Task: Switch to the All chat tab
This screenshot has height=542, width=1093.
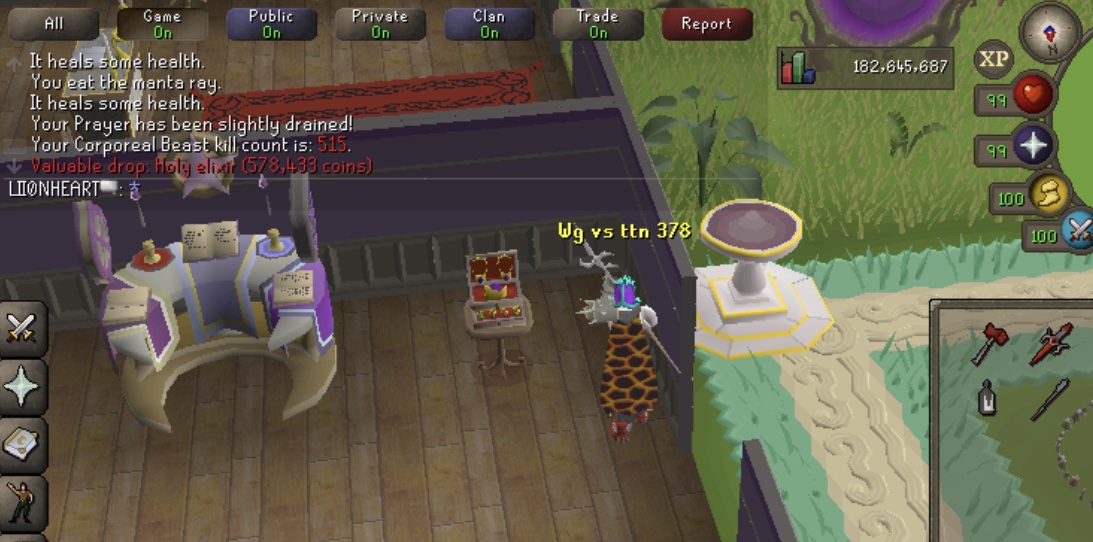Action: click(54, 24)
